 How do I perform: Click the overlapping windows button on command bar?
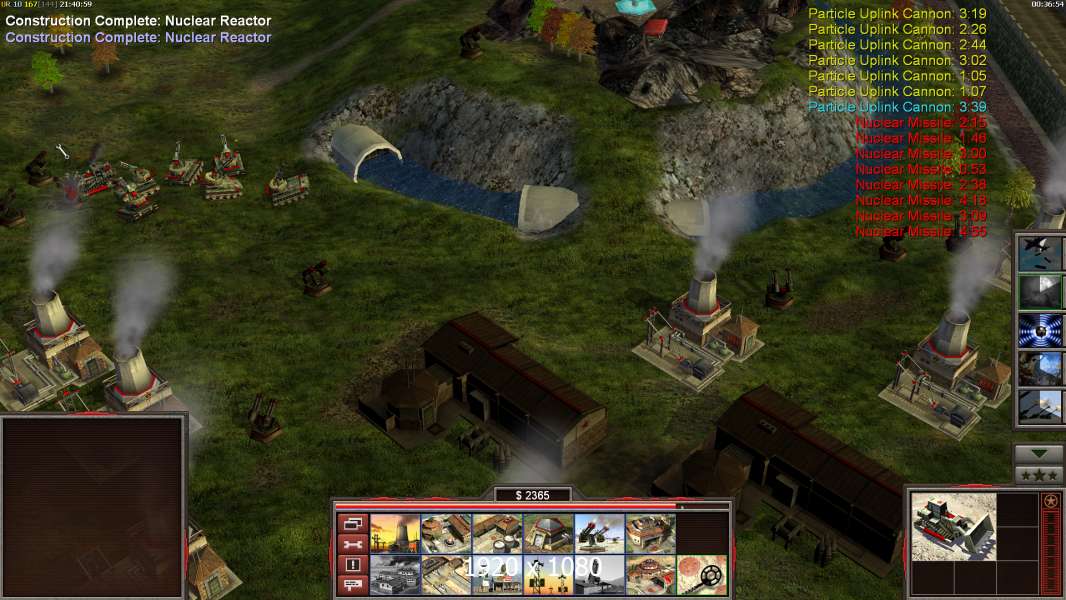(x=352, y=523)
